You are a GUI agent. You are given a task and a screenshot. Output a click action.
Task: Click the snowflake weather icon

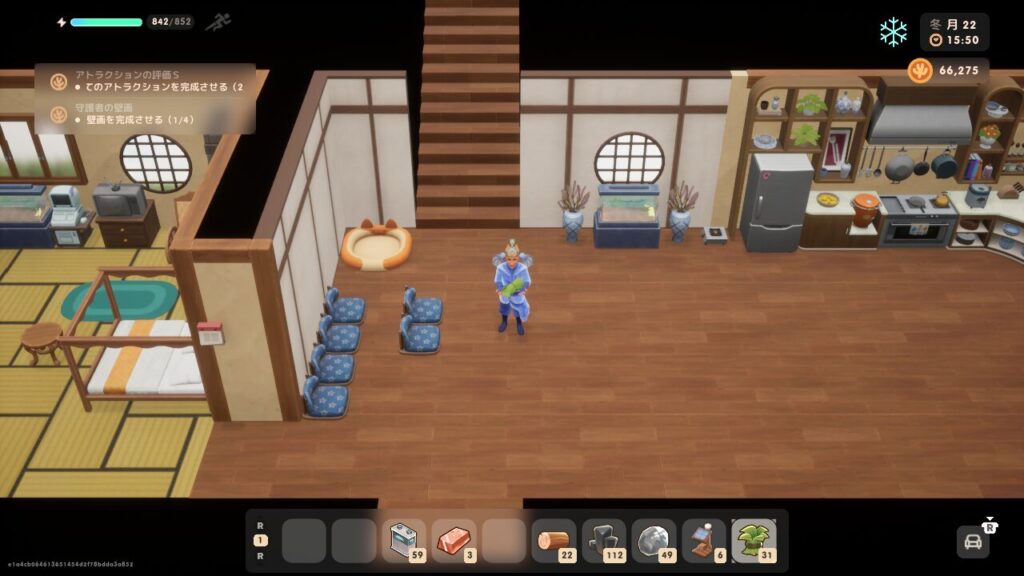click(x=893, y=32)
